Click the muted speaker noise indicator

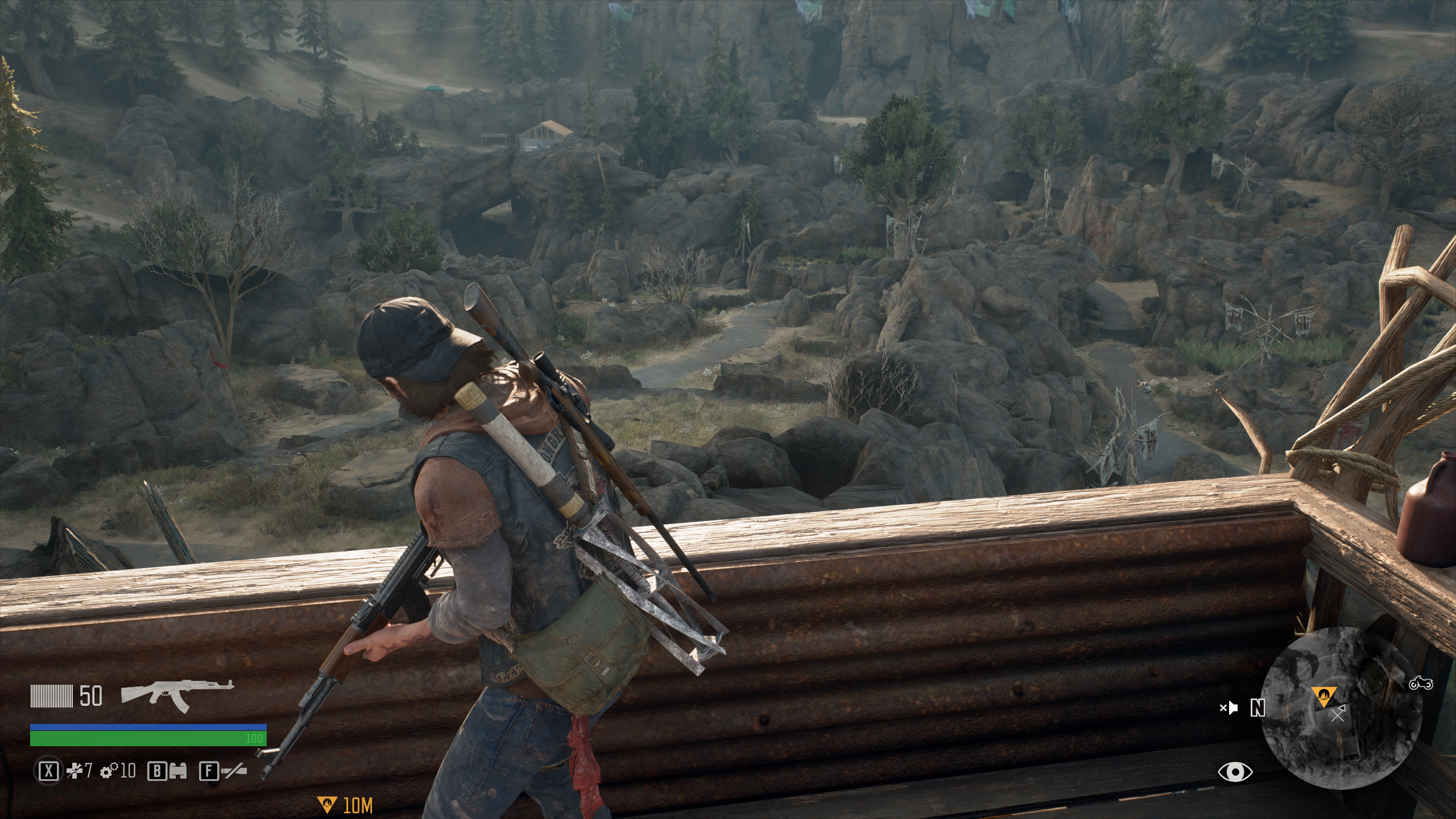1228,708
